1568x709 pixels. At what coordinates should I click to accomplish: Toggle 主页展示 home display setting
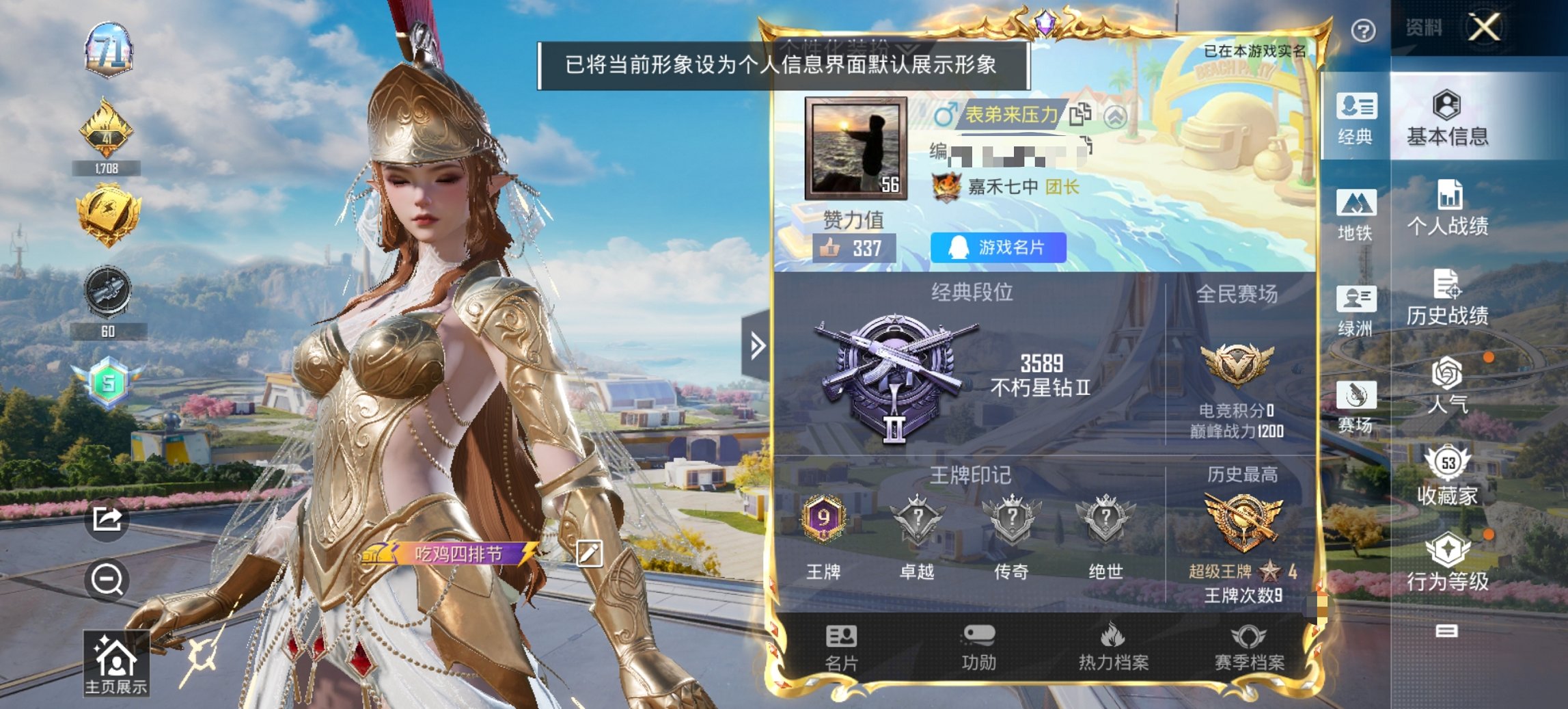(x=116, y=657)
